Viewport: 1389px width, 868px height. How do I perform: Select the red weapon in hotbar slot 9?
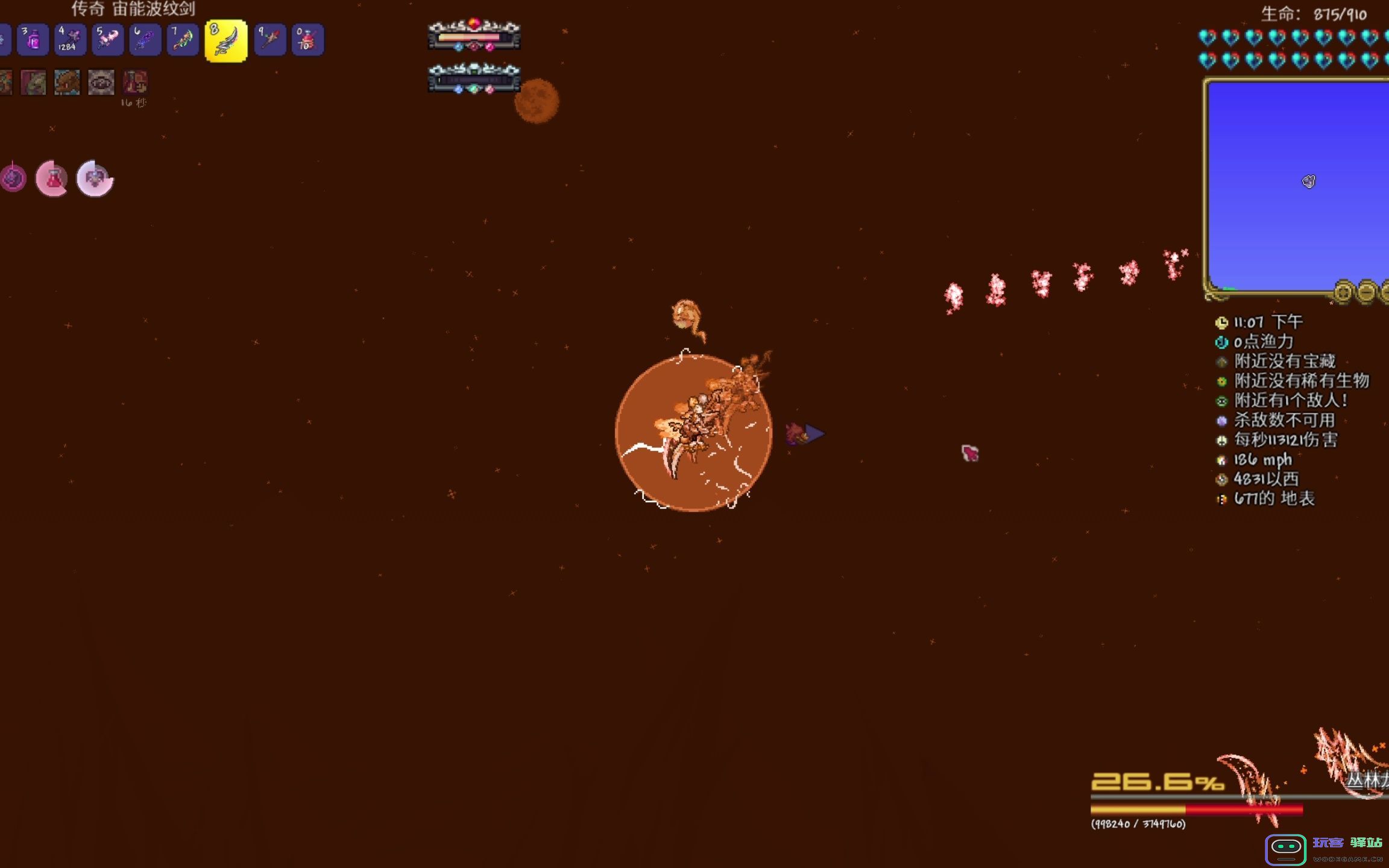pos(269,40)
